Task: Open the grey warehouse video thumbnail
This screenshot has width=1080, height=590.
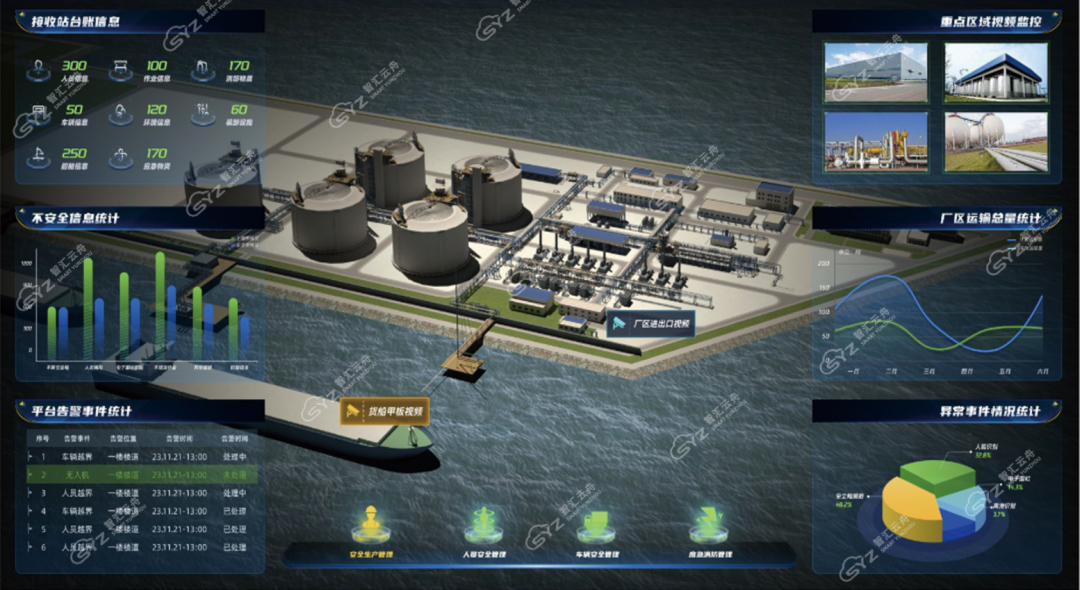Action: click(x=876, y=73)
